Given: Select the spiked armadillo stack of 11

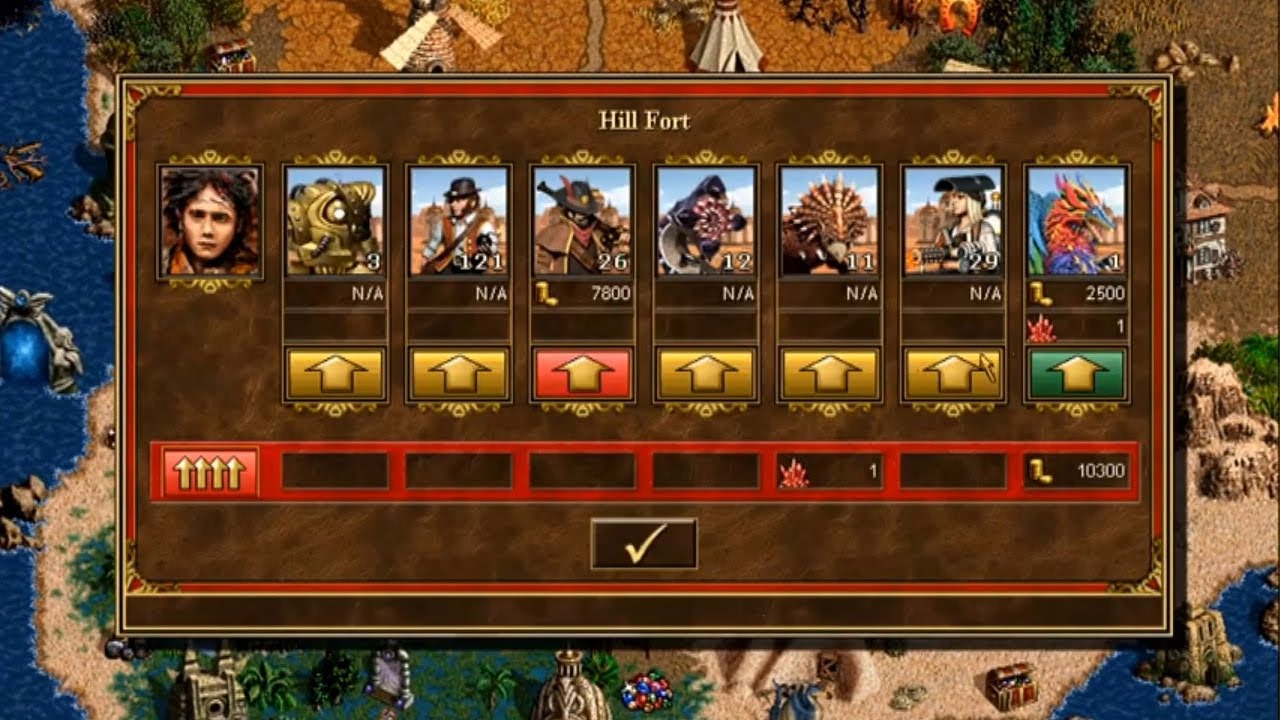Looking at the screenshot, I should [x=830, y=221].
